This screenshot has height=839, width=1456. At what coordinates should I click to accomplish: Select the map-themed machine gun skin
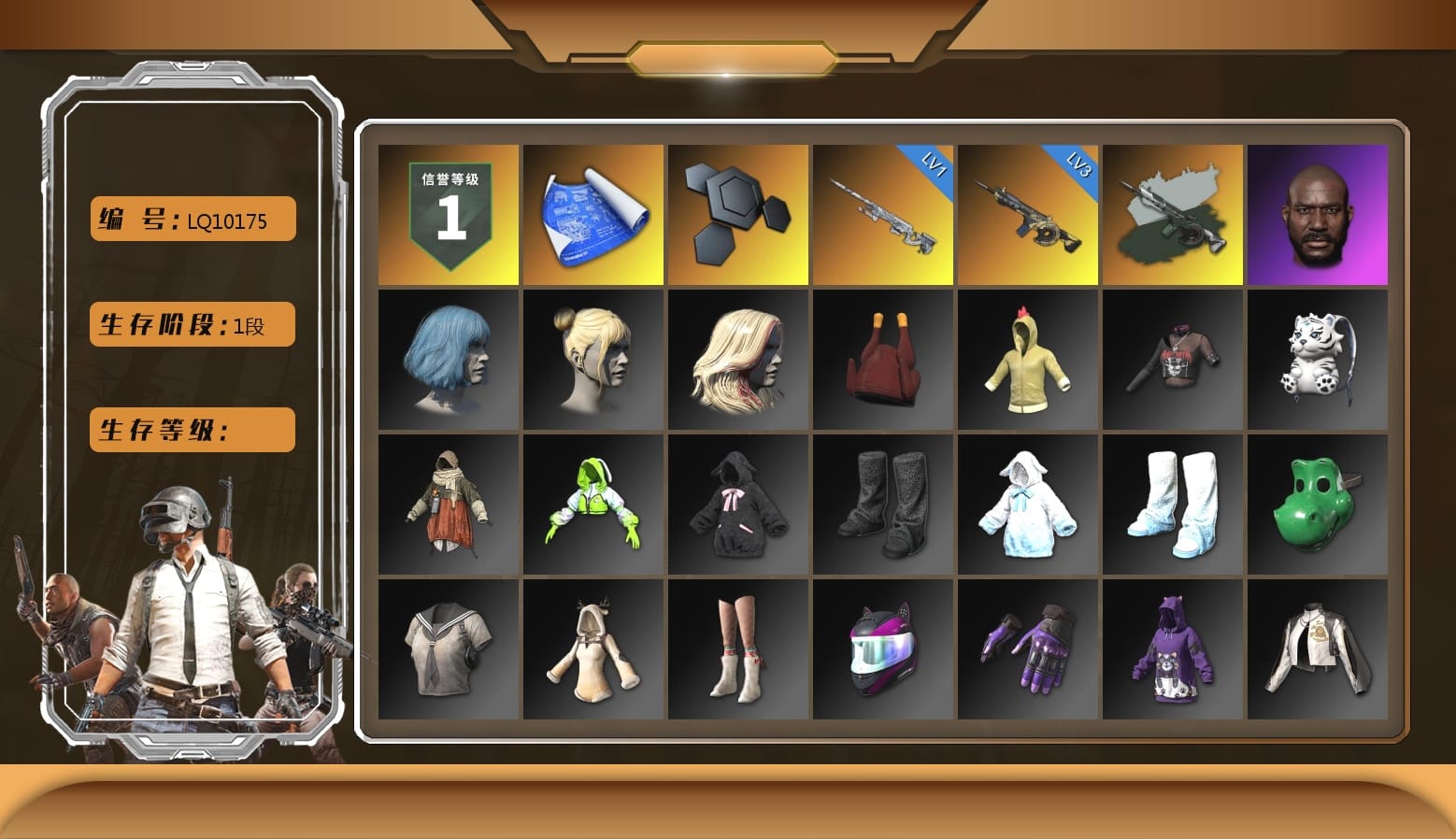click(x=1173, y=213)
